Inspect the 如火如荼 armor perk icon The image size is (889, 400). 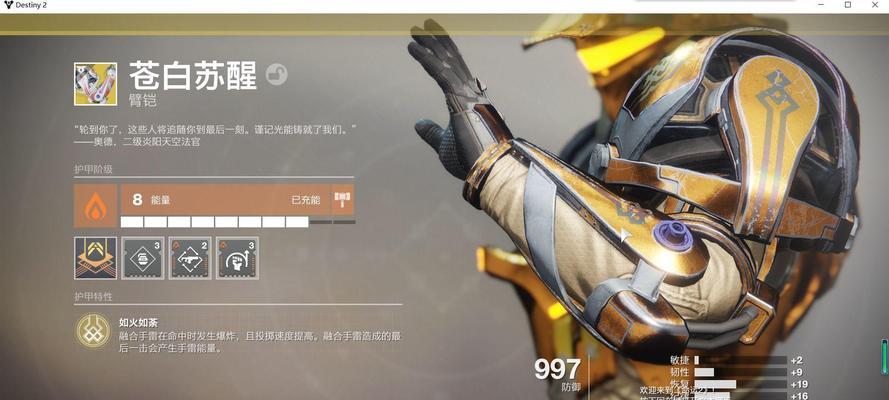click(x=93, y=331)
